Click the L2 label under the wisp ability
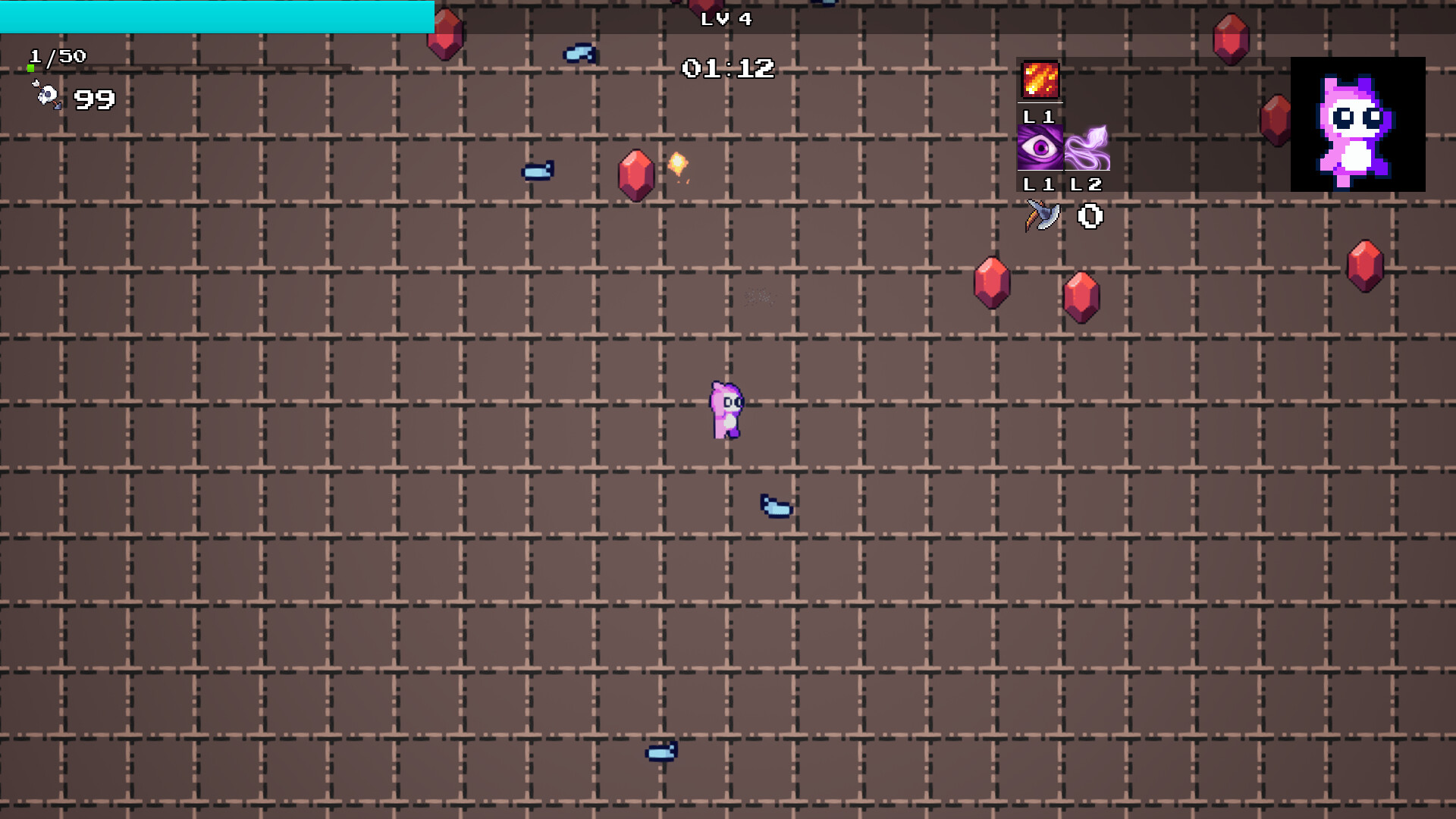Viewport: 1456px width, 819px height. tap(1087, 184)
